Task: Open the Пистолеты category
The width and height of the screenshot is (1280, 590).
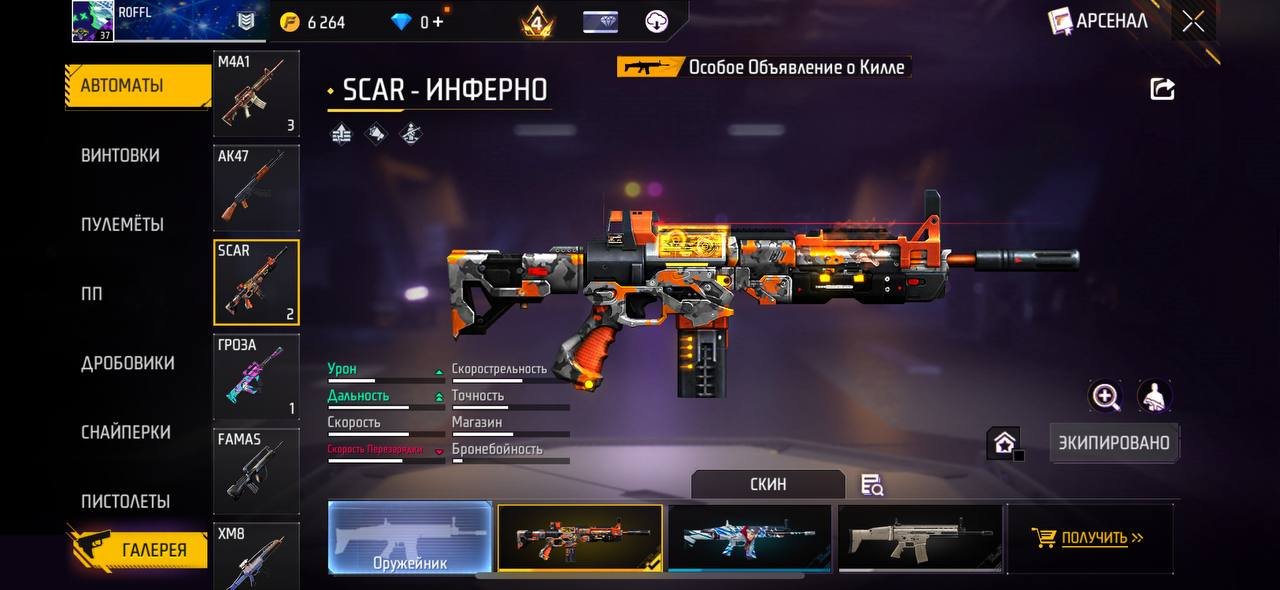Action: (125, 501)
